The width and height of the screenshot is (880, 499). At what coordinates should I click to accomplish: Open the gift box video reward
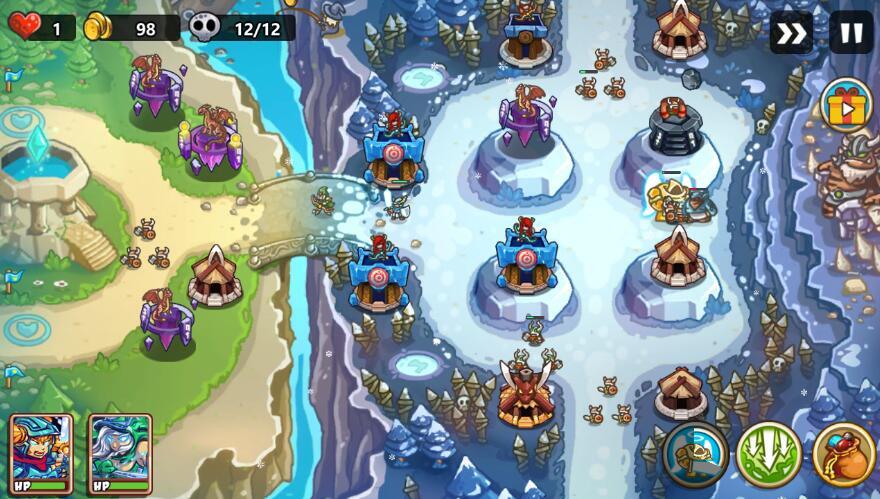(x=846, y=105)
